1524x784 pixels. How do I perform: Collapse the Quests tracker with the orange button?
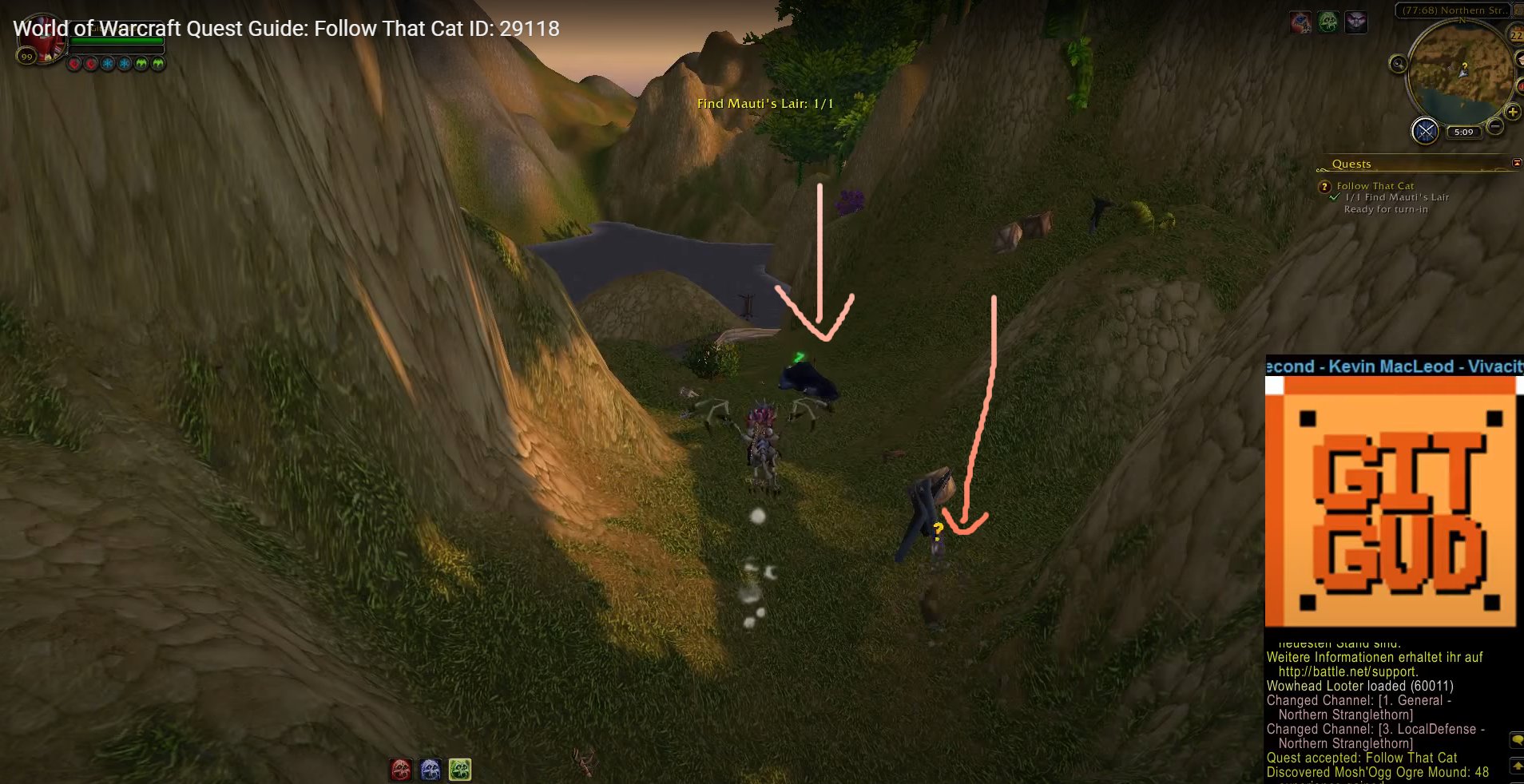[x=1516, y=163]
